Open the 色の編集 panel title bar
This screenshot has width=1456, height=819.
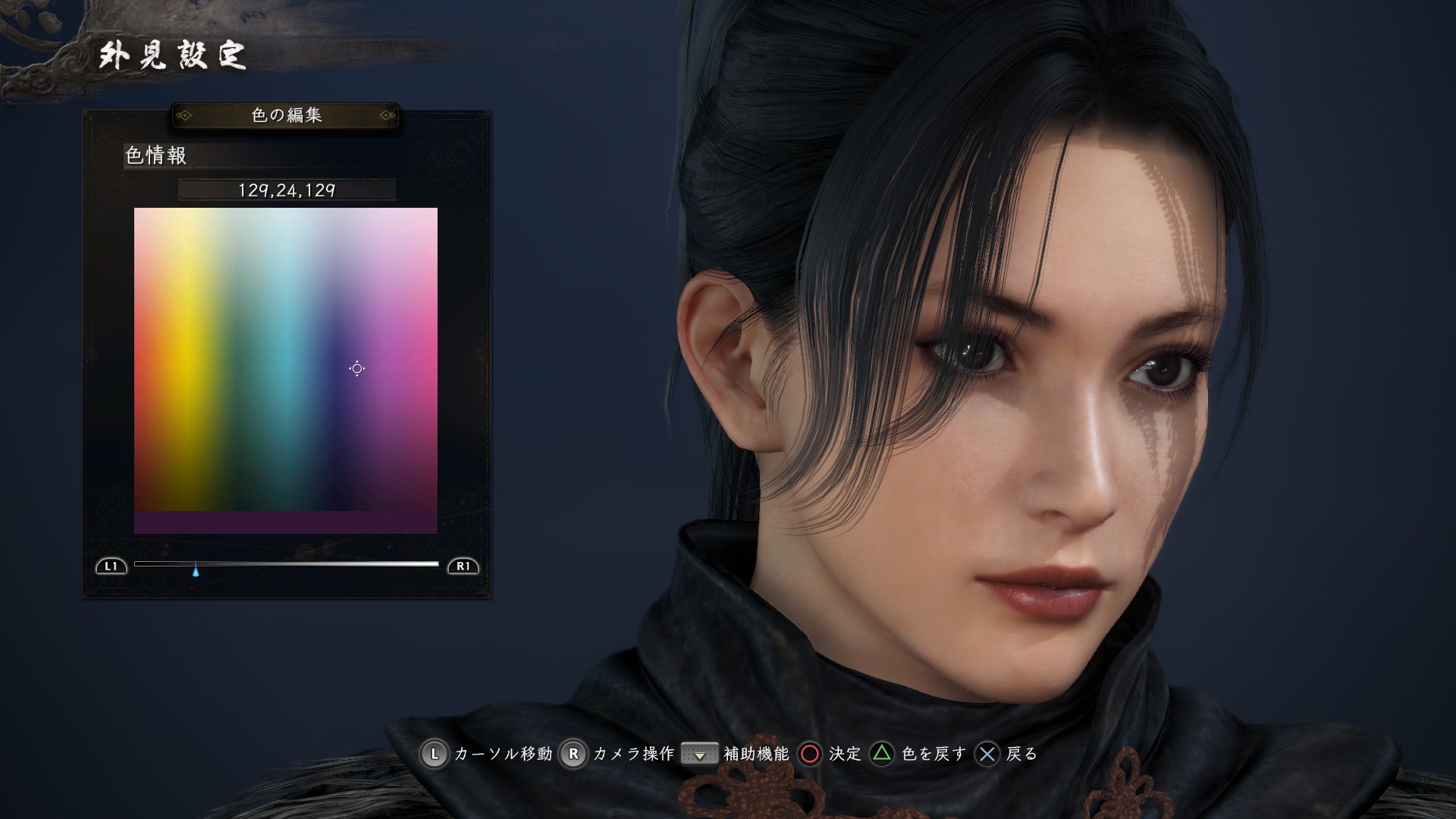click(286, 116)
